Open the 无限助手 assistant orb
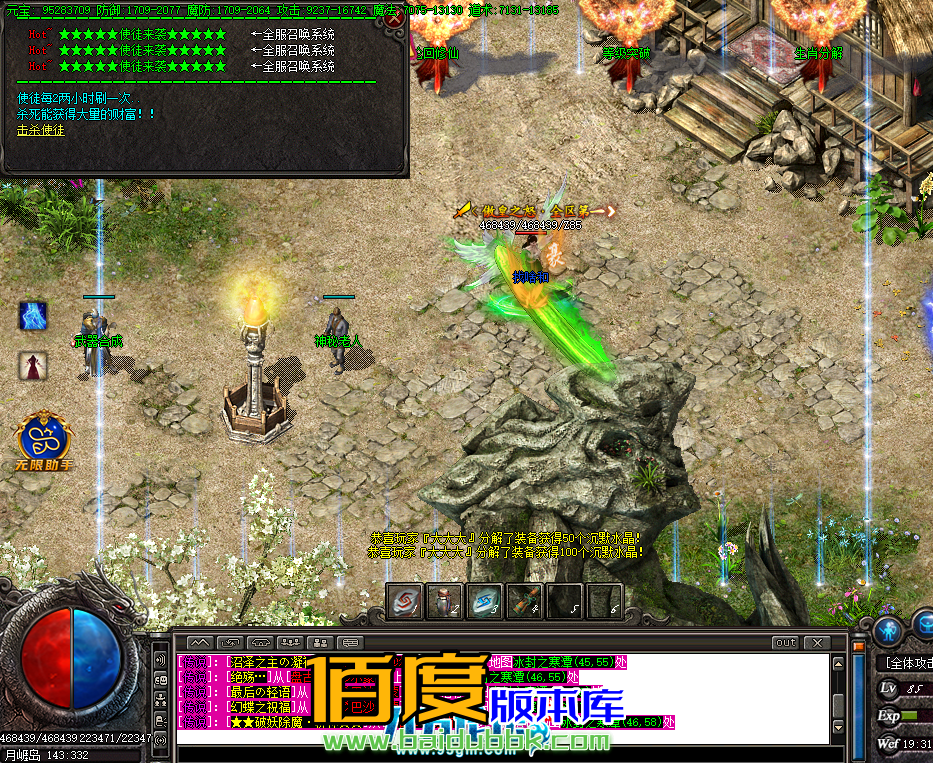Image resolution: width=933 pixels, height=763 pixels. pyautogui.click(x=44, y=436)
